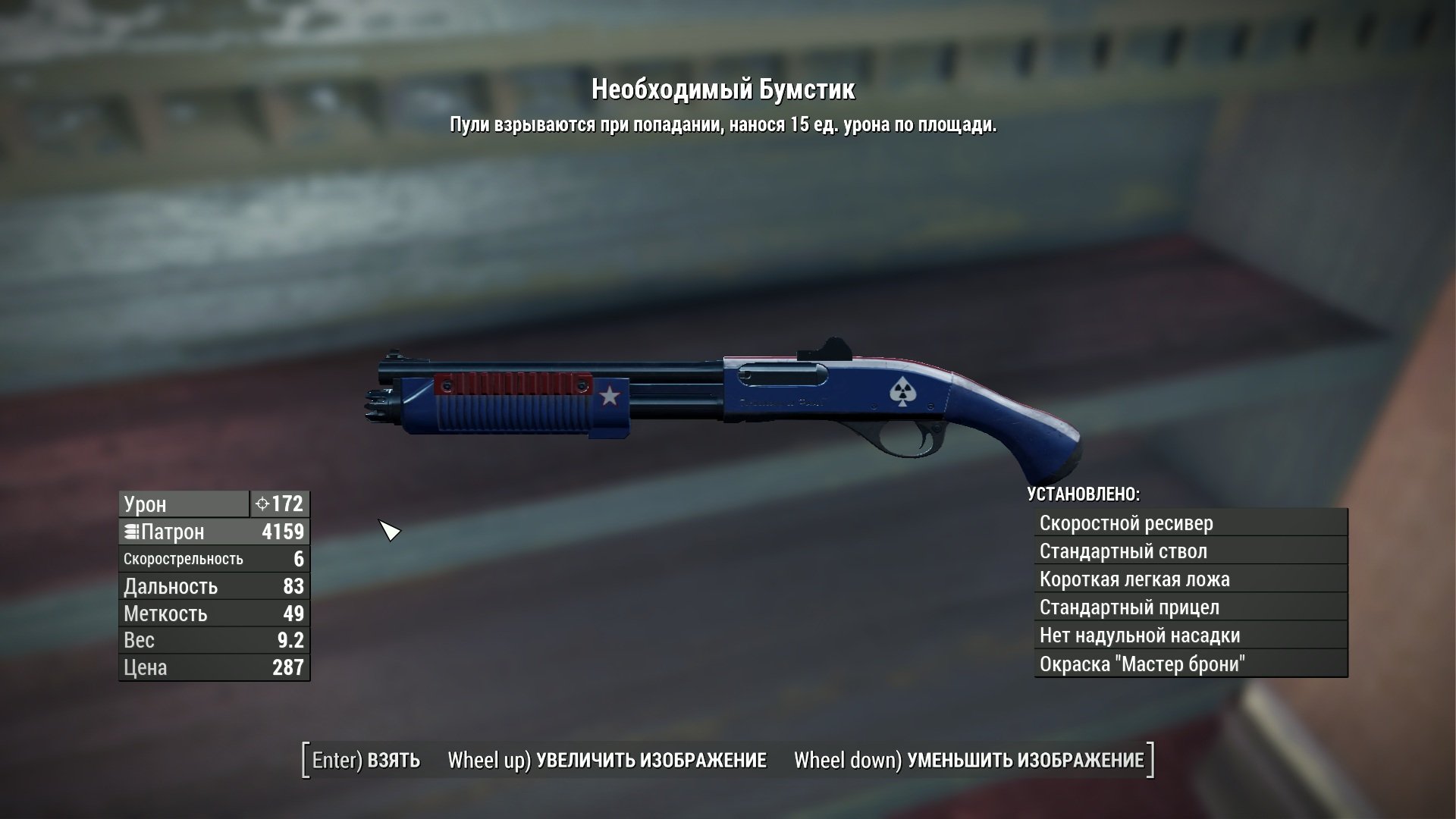Zoom out using УМЕНЬШИТЬ ИЗОБРАЖЕНИЕ
This screenshot has width=1456, height=819.
[968, 761]
